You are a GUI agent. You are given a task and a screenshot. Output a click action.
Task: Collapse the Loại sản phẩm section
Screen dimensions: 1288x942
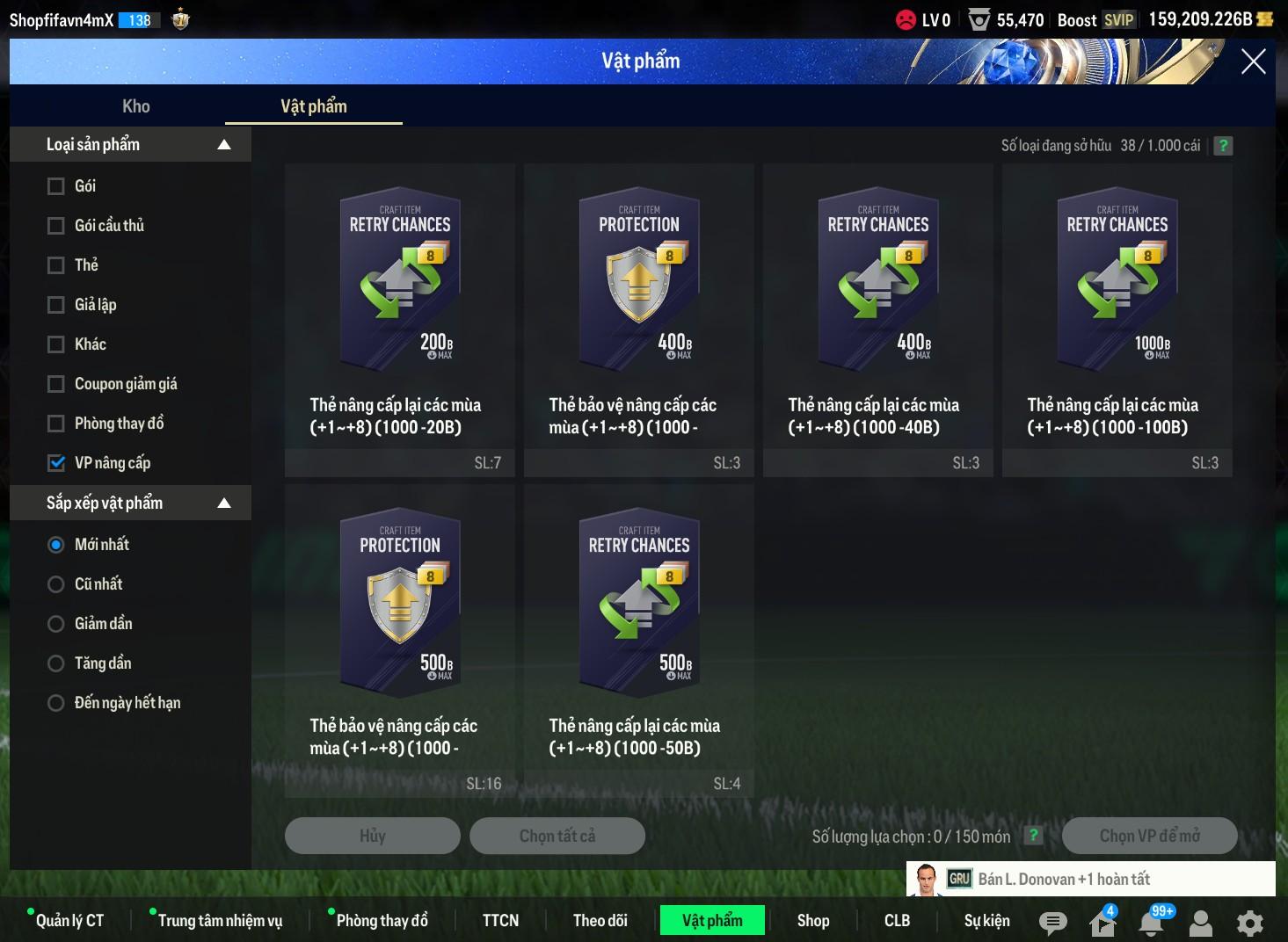tap(224, 145)
